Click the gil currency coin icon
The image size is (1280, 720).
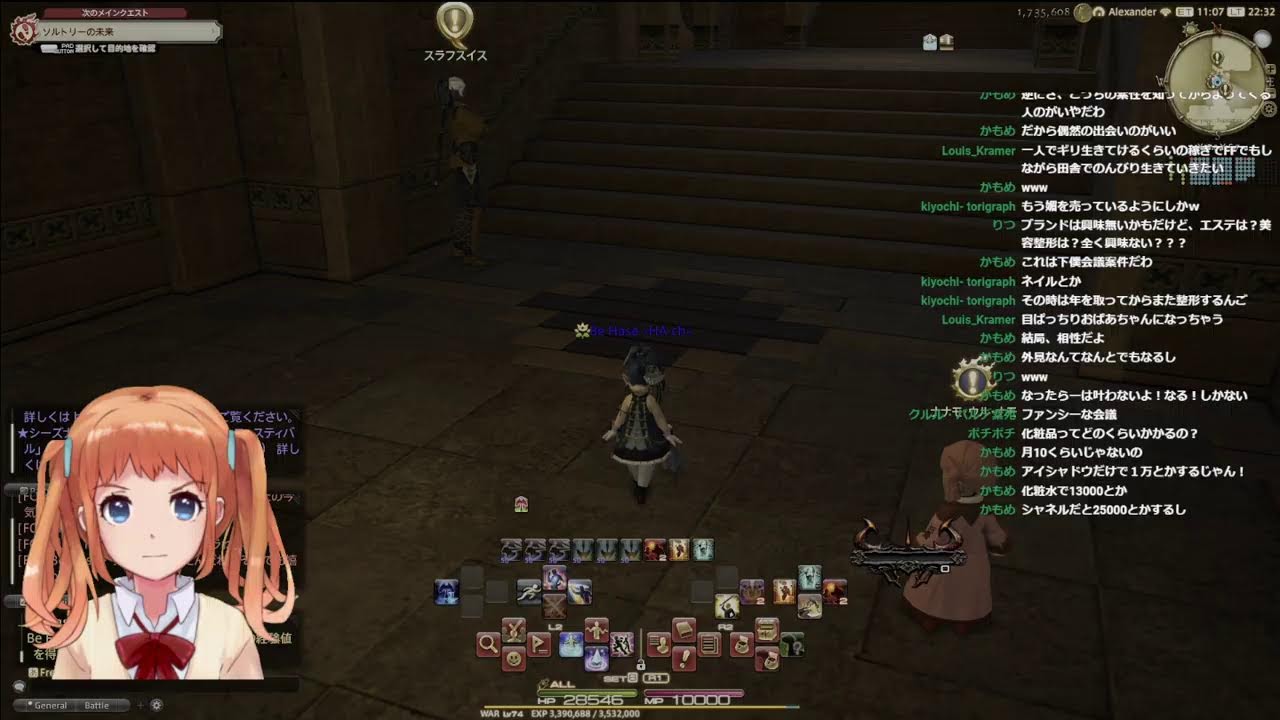click(1082, 12)
